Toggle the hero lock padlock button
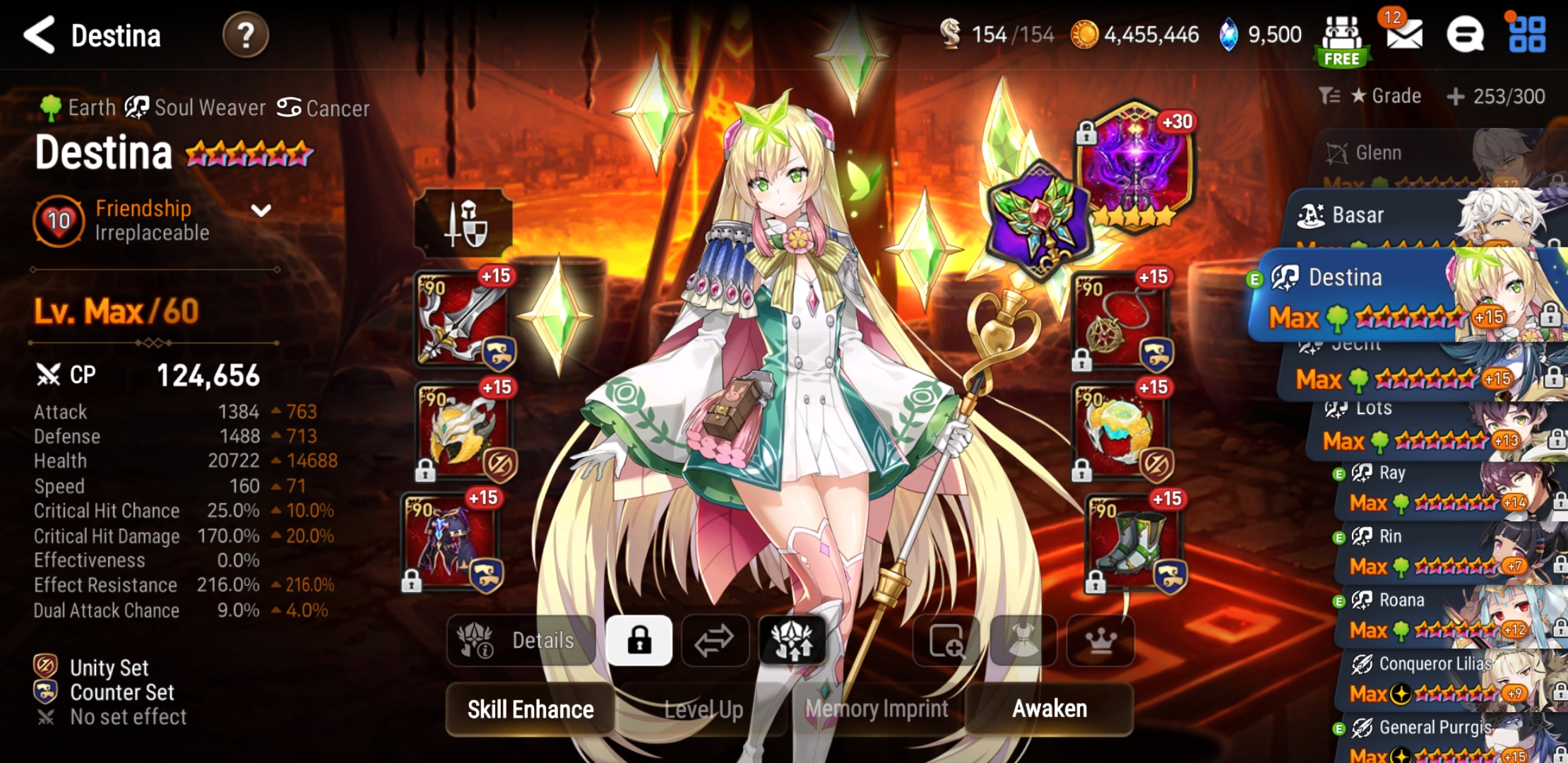The height and width of the screenshot is (763, 1568). click(x=640, y=640)
